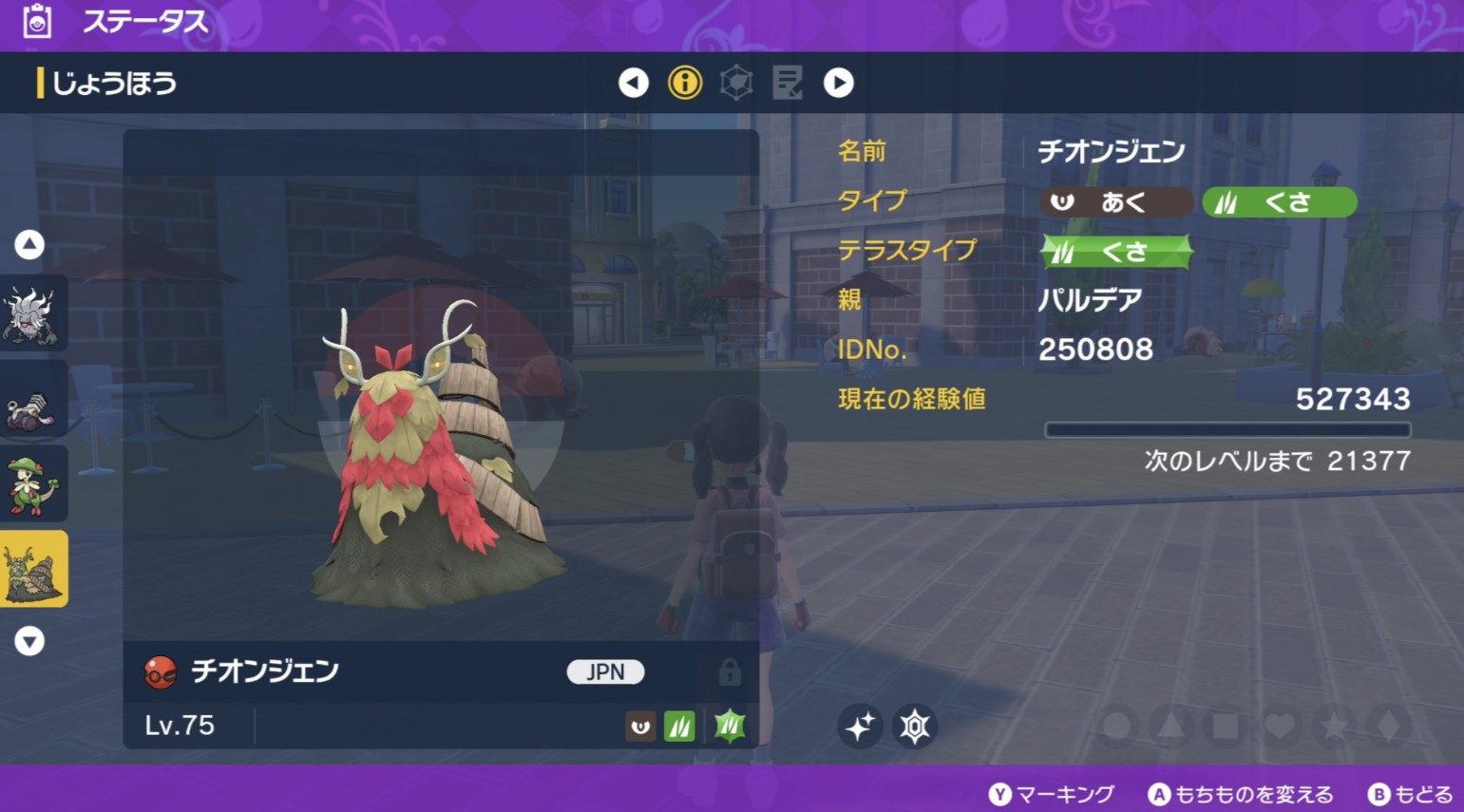Toggle the circle marking
This screenshot has width=1464, height=812.
click(x=1117, y=727)
